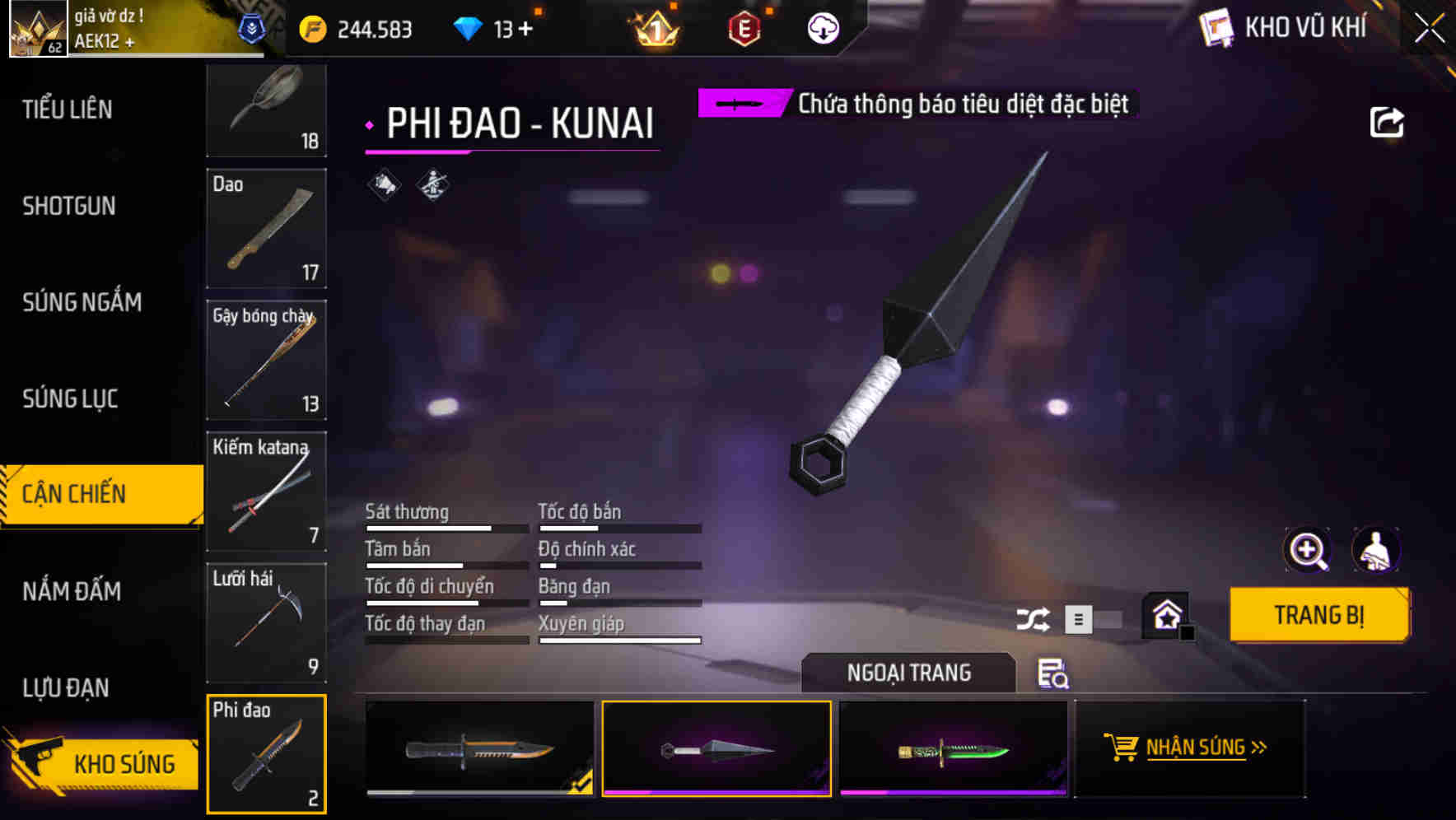Image resolution: width=1456 pixels, height=820 pixels.
Task: Open character preview with weapon icon
Action: (1377, 549)
